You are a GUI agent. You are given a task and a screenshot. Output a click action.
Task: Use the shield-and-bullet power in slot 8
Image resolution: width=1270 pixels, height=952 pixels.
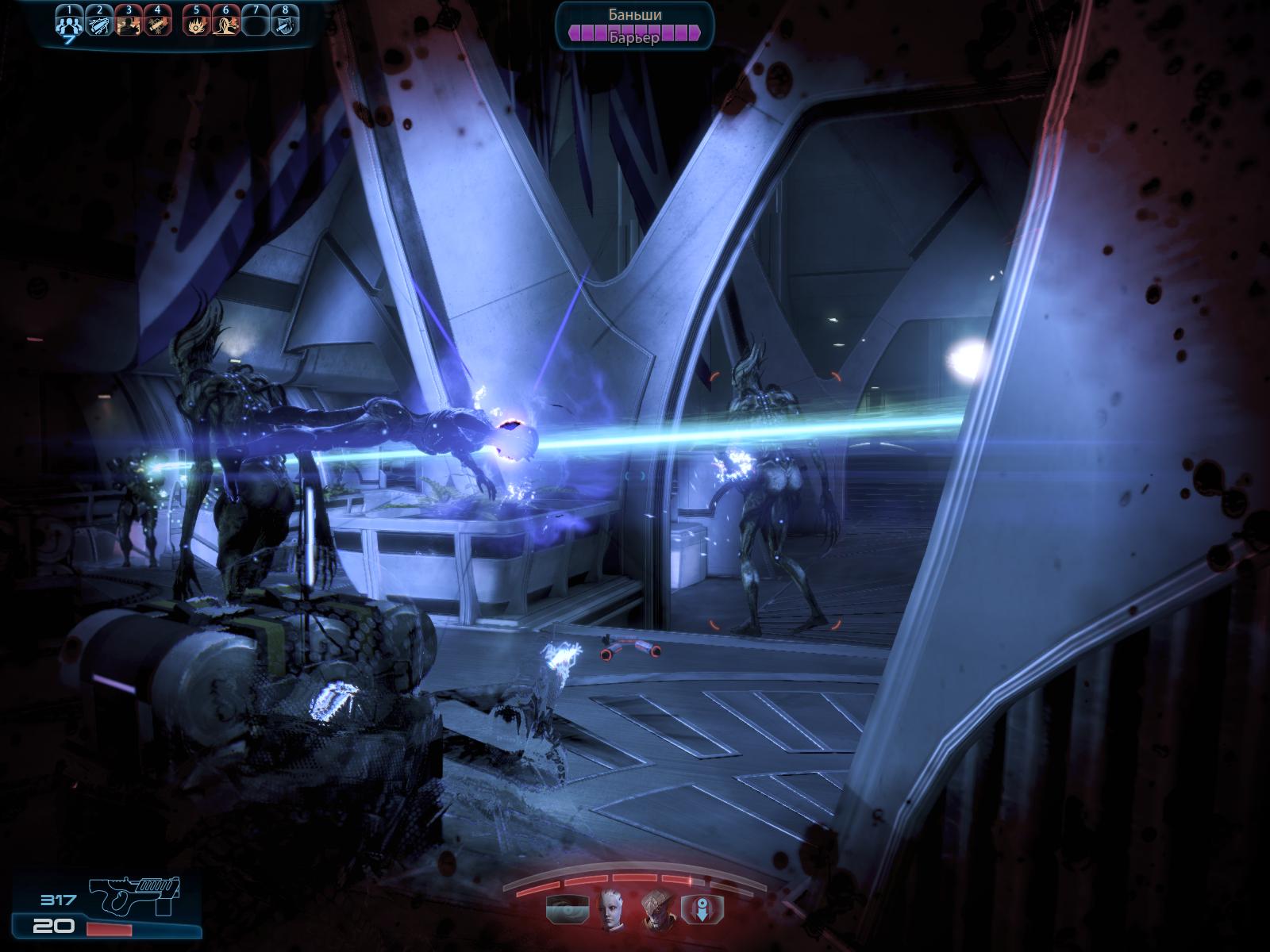pyautogui.click(x=284, y=25)
